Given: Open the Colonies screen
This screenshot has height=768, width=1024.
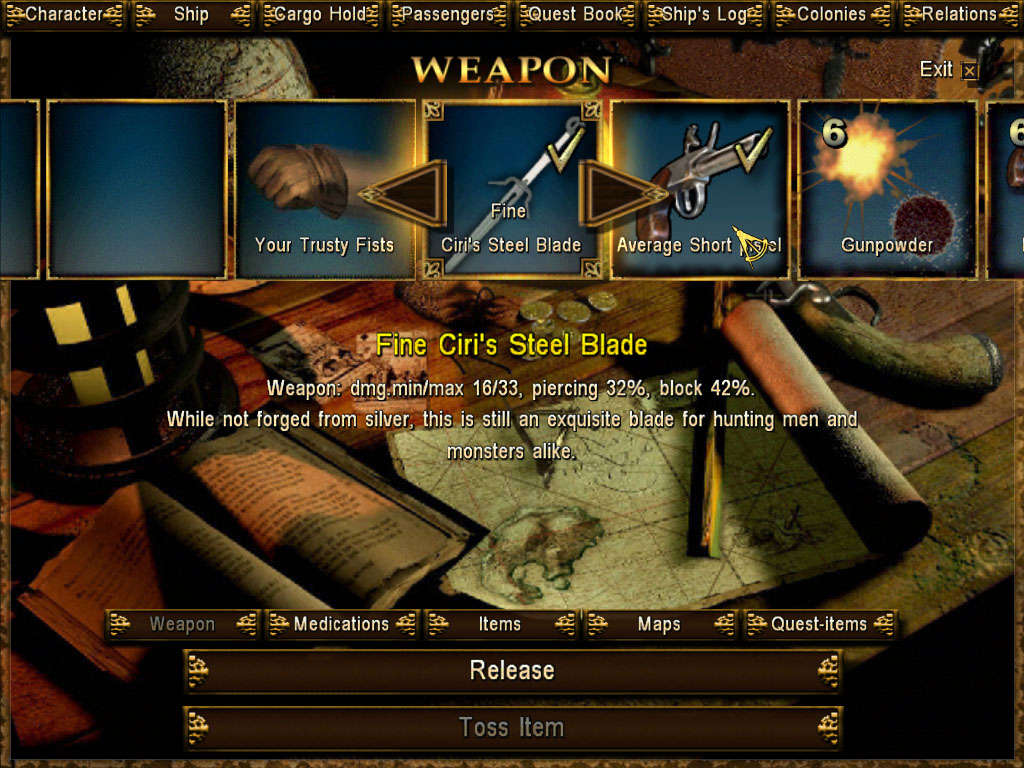Looking at the screenshot, I should (x=832, y=14).
